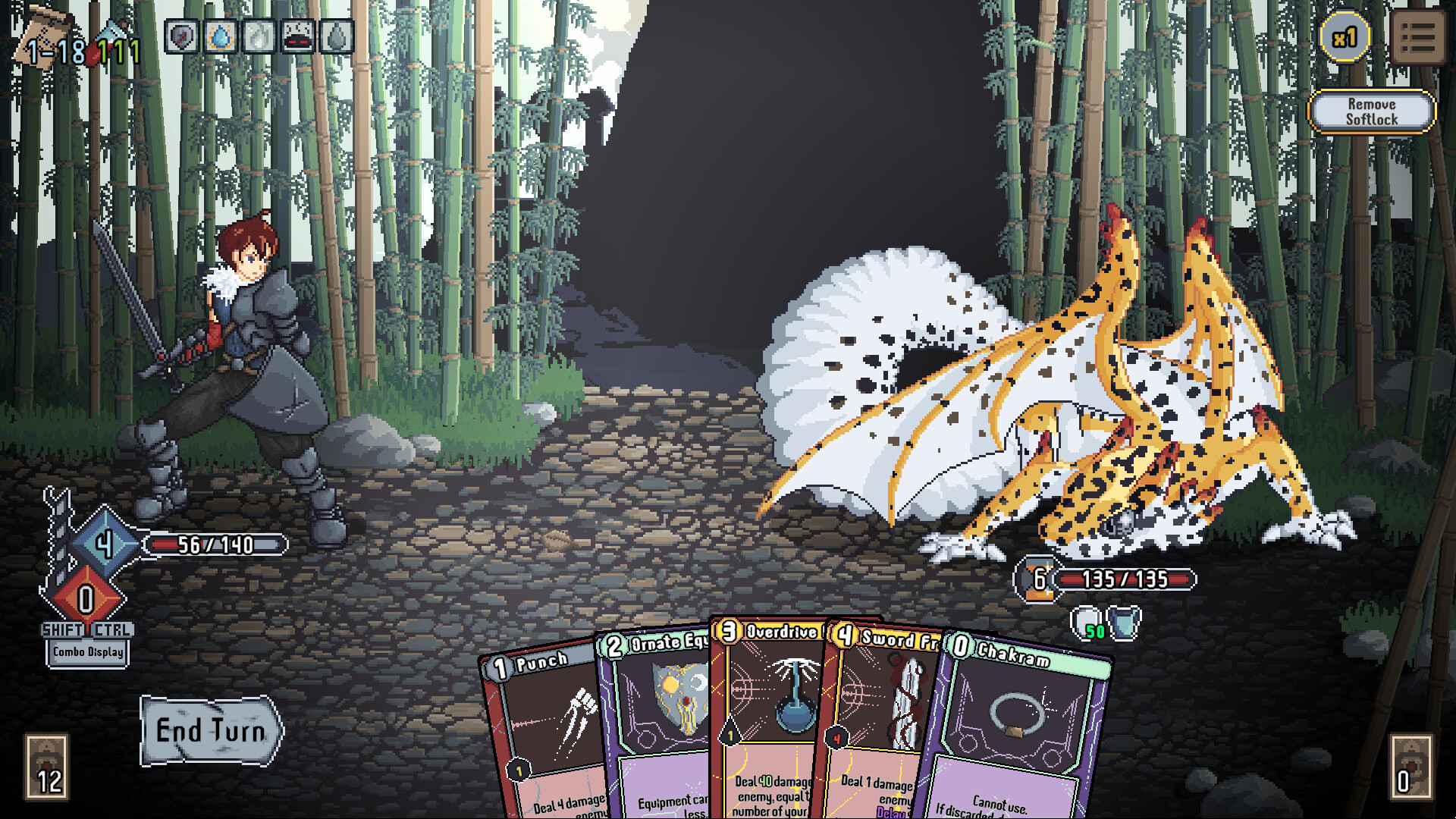Click the dark creature mask status icon

click(x=297, y=36)
